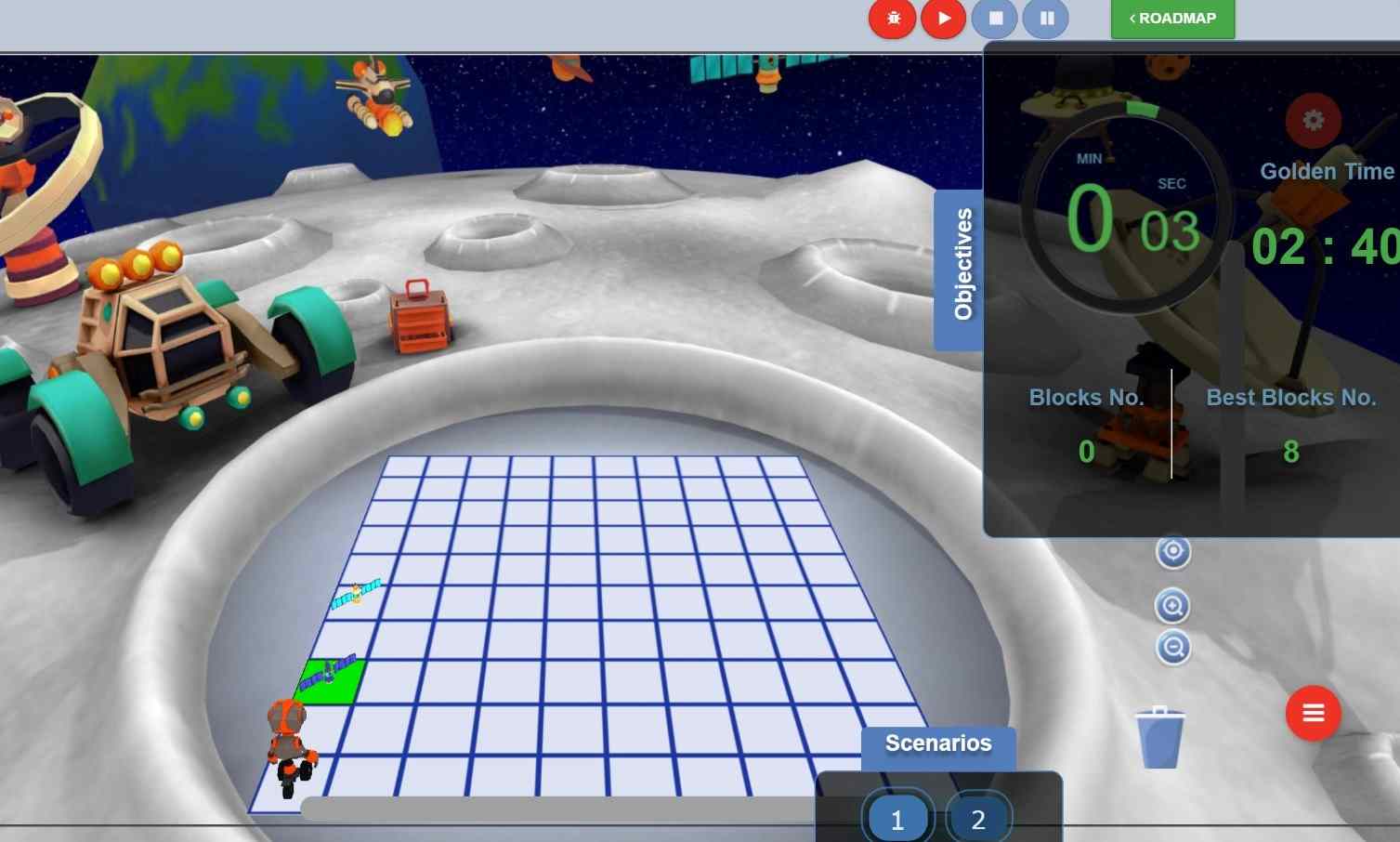
Task: Zoom out with the magnifier minus button
Action: 1173,647
